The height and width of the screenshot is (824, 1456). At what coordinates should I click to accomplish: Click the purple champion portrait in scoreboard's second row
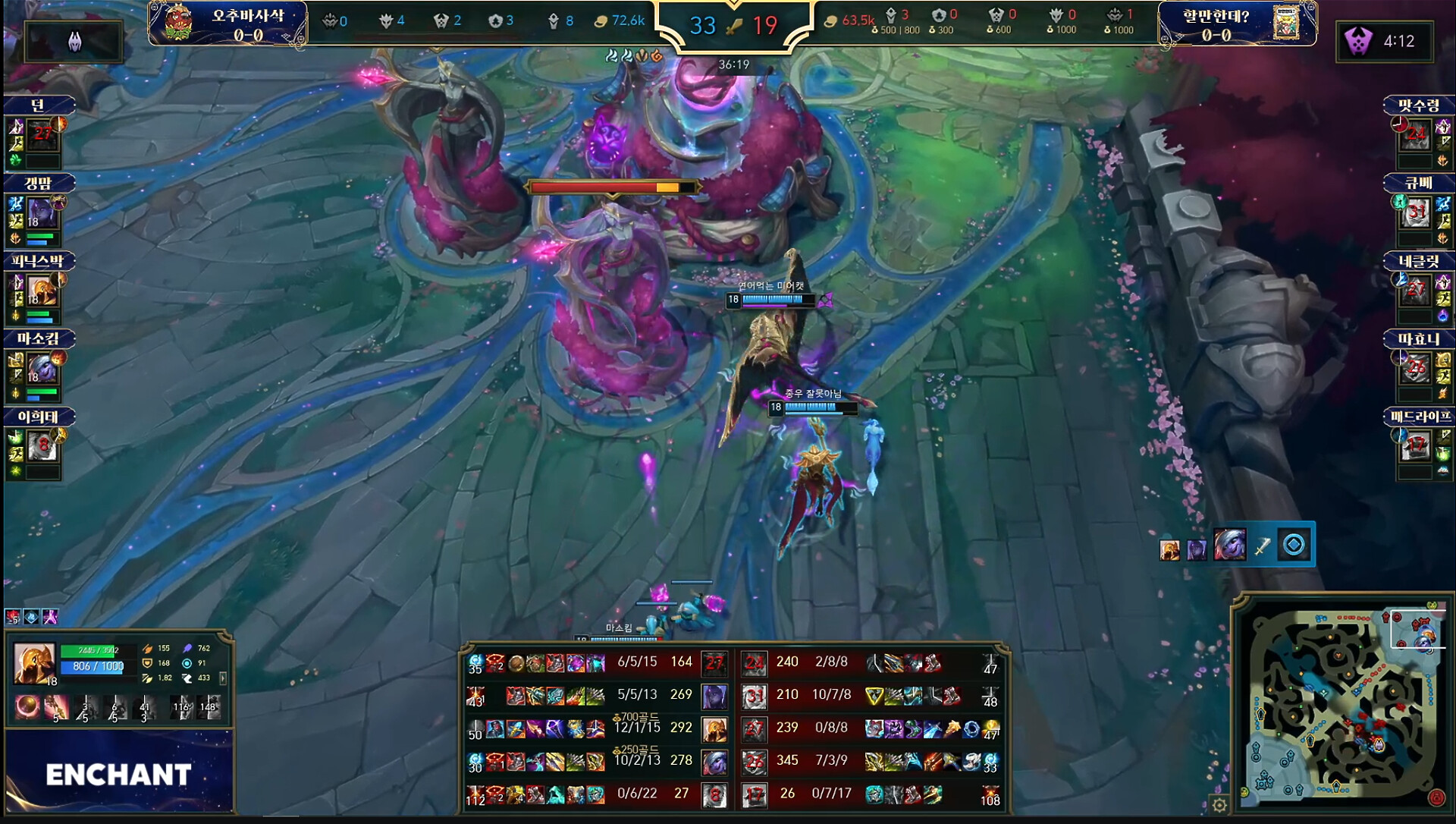(714, 695)
